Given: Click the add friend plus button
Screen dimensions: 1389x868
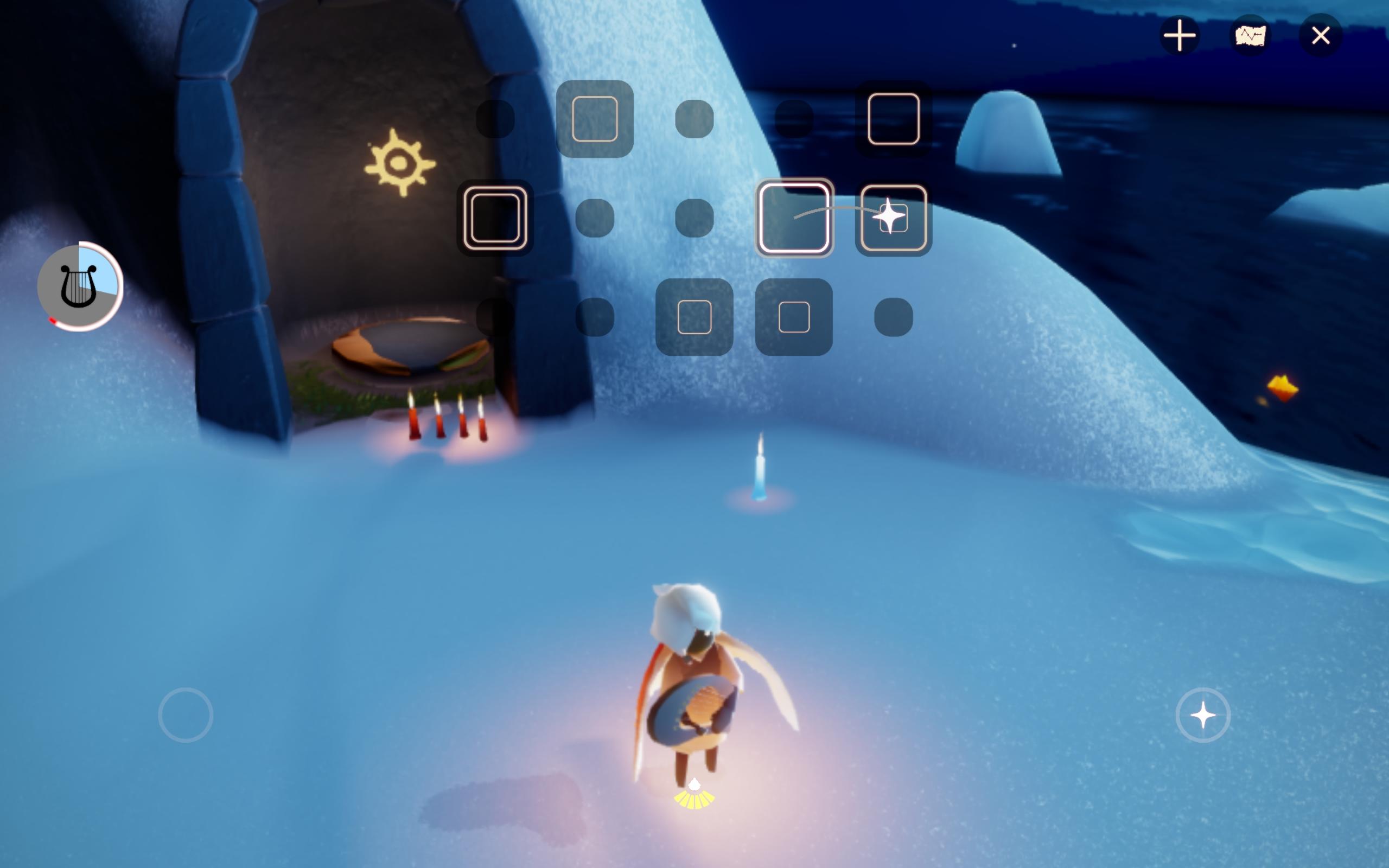Looking at the screenshot, I should click(x=1178, y=36).
